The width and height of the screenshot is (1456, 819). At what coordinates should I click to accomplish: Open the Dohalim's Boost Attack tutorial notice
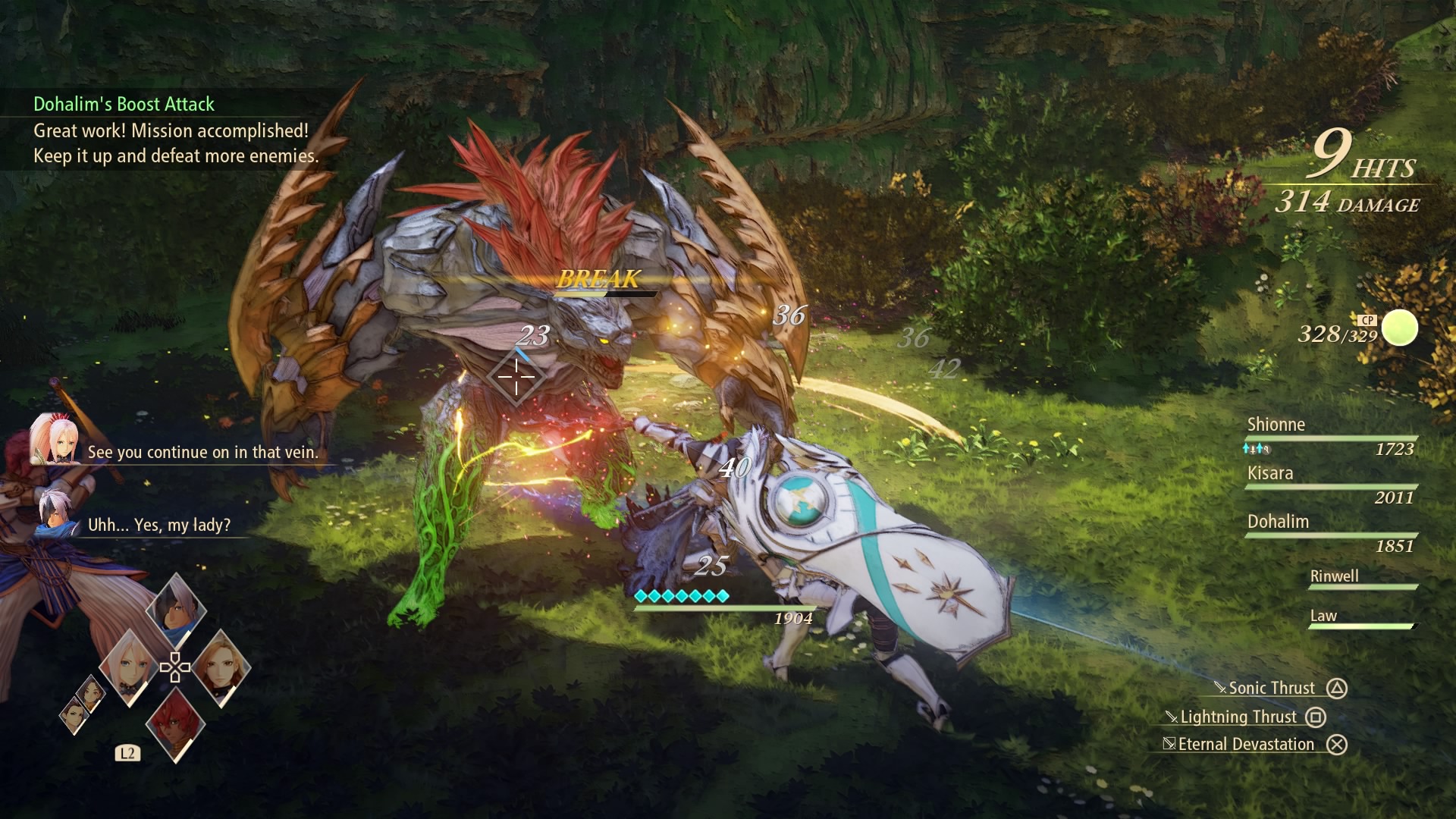coord(124,104)
